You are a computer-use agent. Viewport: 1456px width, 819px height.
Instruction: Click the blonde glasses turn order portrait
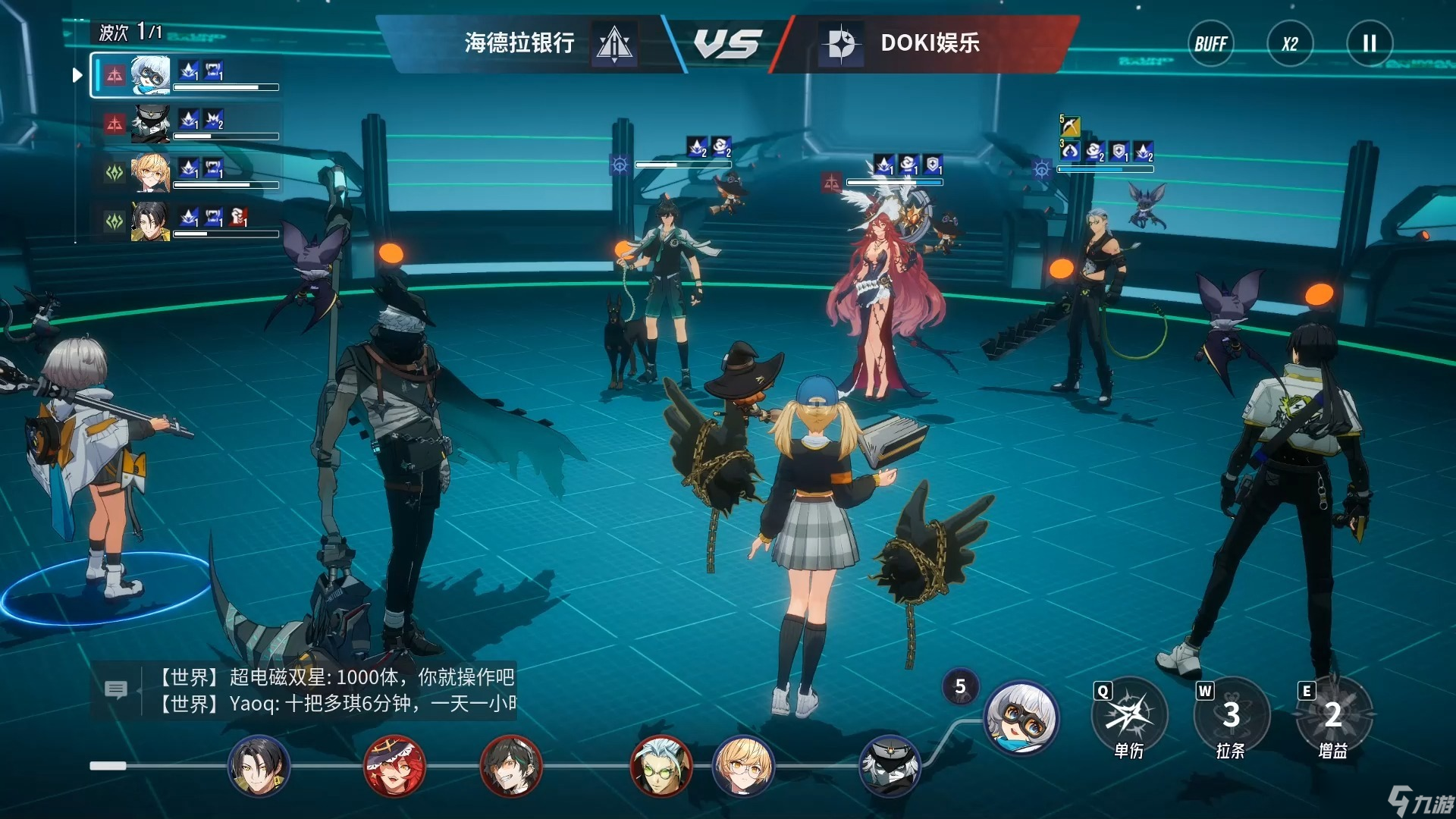click(x=743, y=766)
